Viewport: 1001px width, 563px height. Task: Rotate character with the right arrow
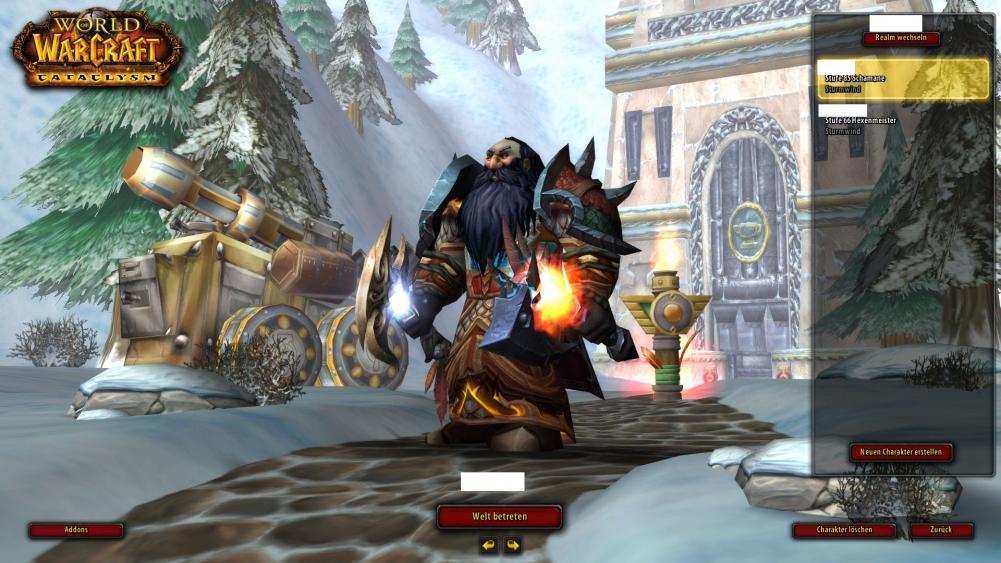(513, 545)
